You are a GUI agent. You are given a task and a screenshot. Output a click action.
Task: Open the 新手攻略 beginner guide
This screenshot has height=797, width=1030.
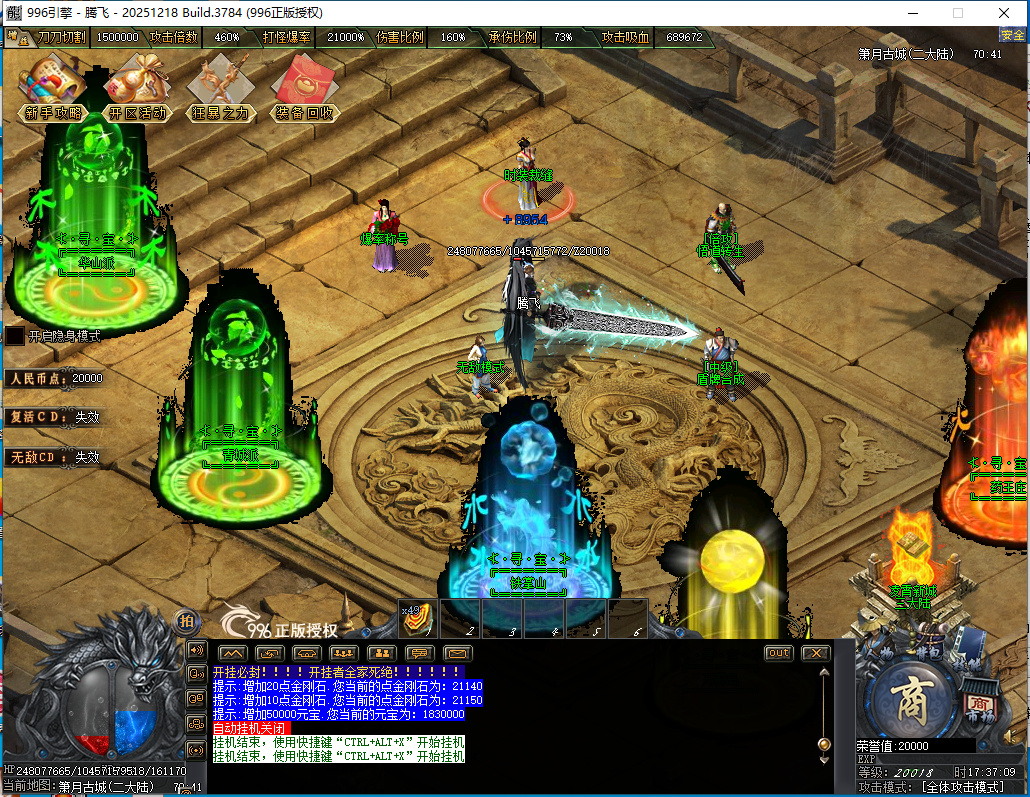point(53,88)
